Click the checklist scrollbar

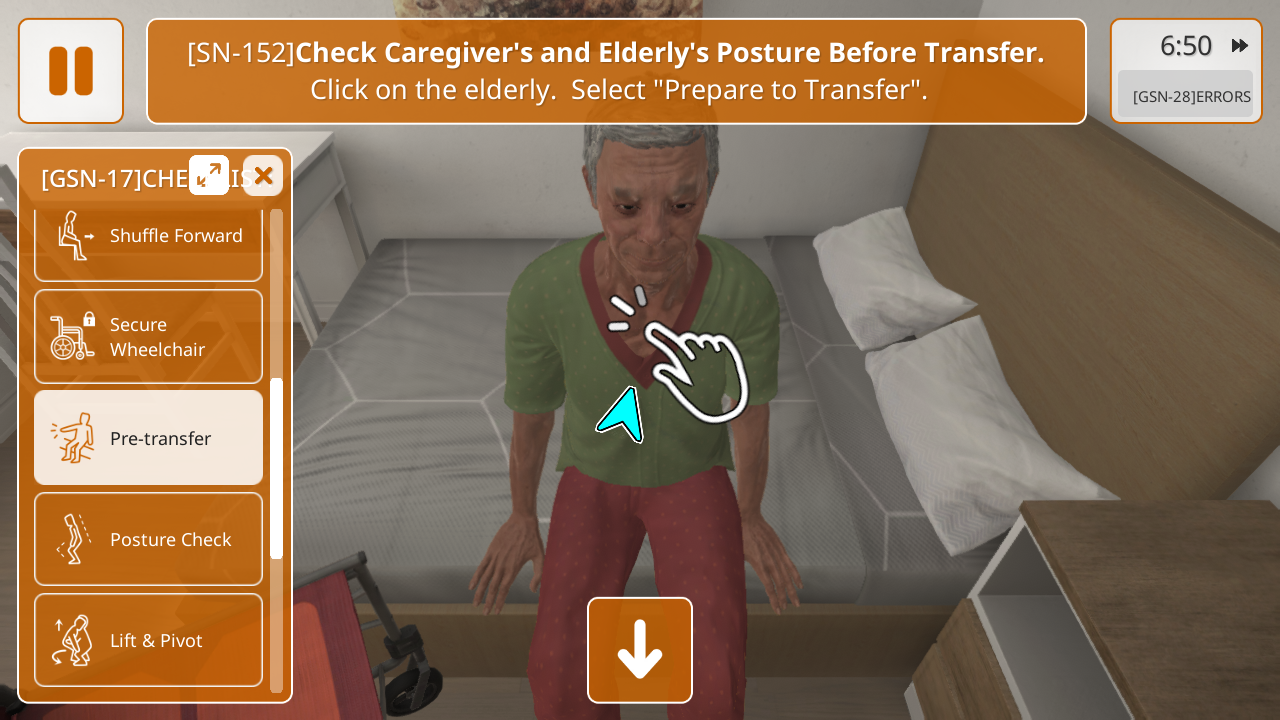277,468
